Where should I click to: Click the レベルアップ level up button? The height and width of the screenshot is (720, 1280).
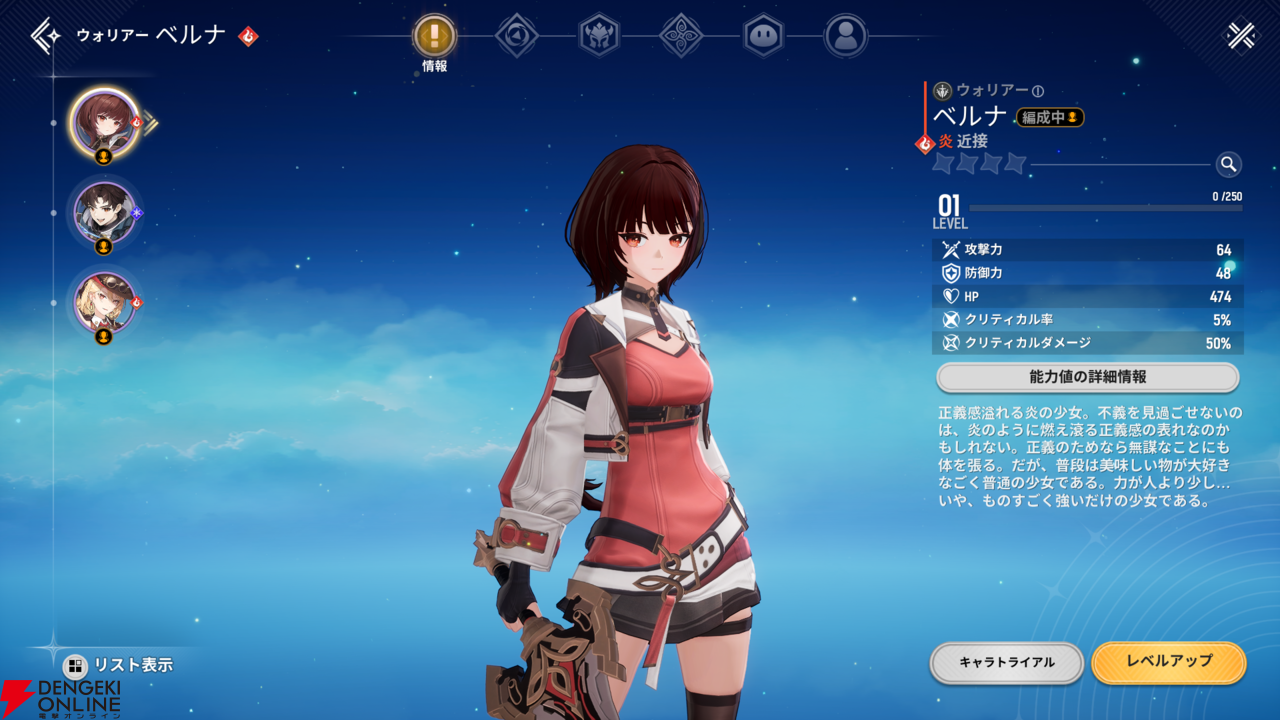1168,662
